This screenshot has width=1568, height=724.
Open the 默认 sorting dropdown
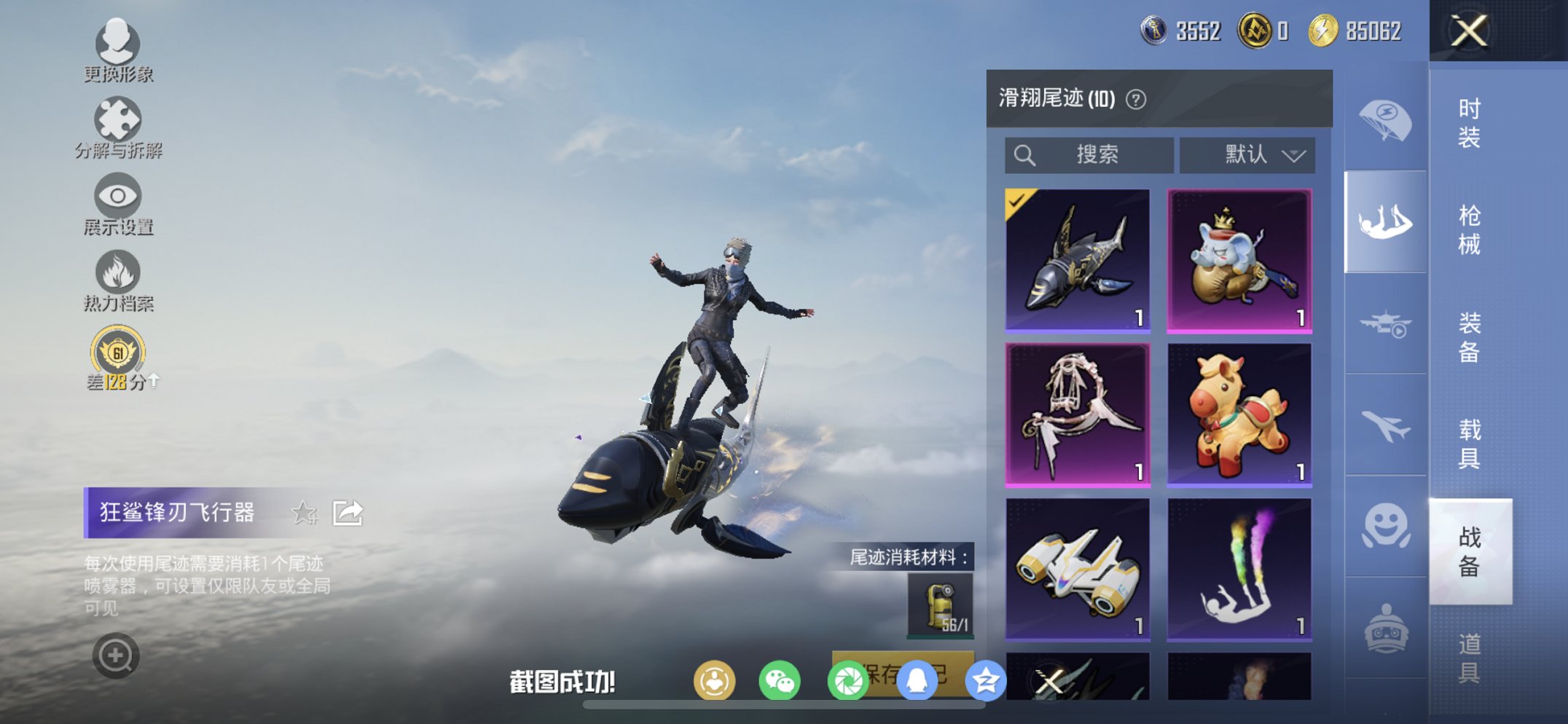click(x=1246, y=154)
